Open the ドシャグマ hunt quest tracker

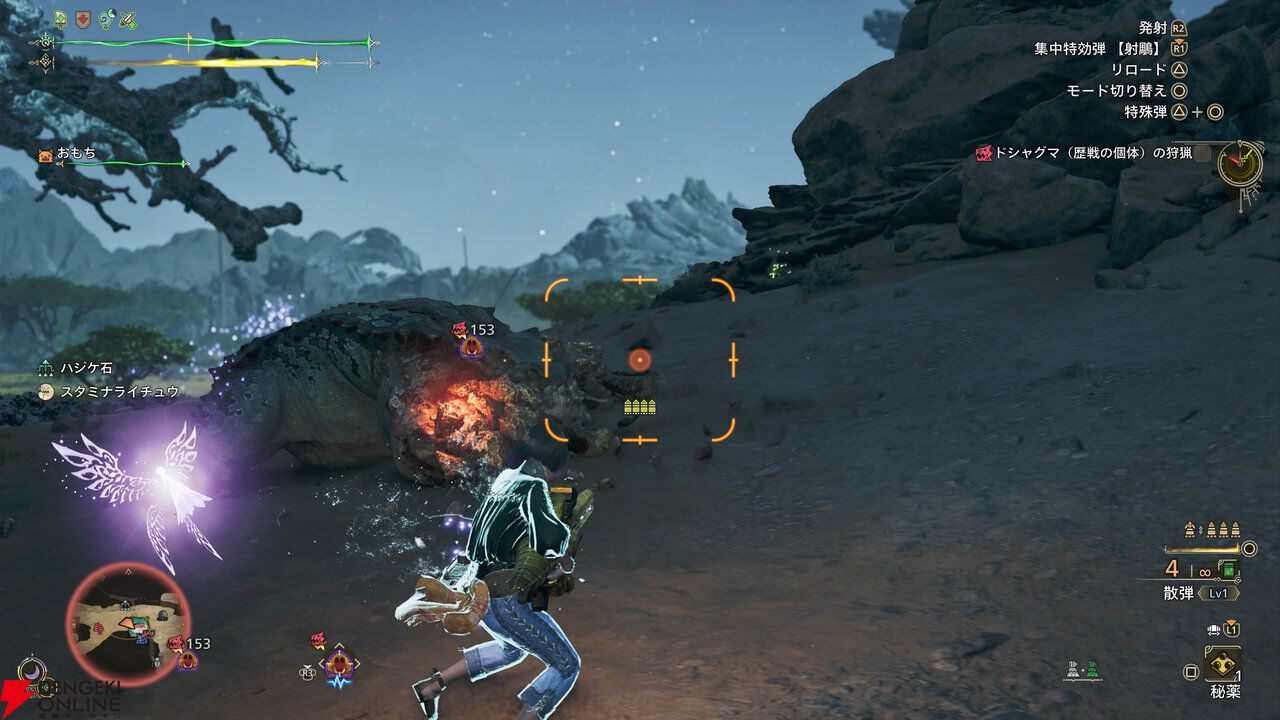click(1089, 153)
